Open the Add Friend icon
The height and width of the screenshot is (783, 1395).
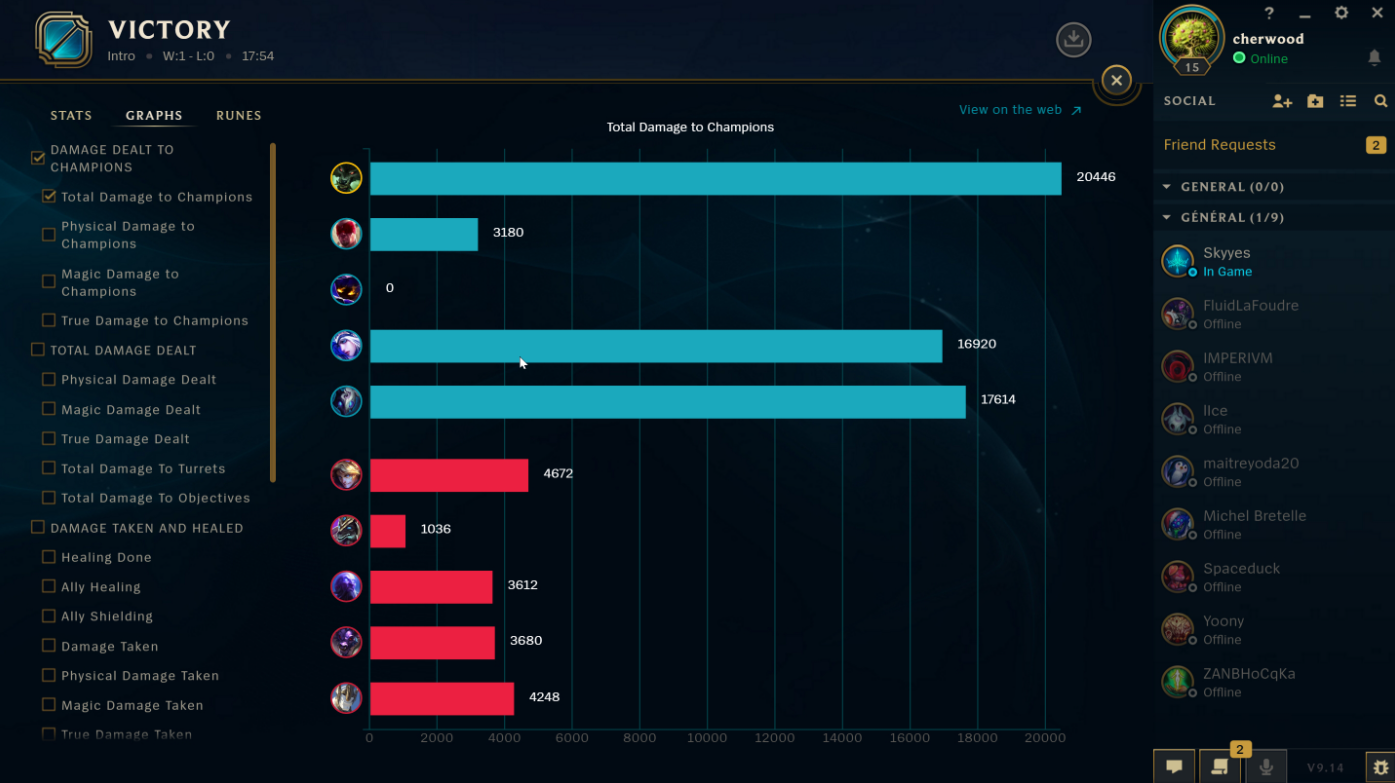(x=1281, y=100)
